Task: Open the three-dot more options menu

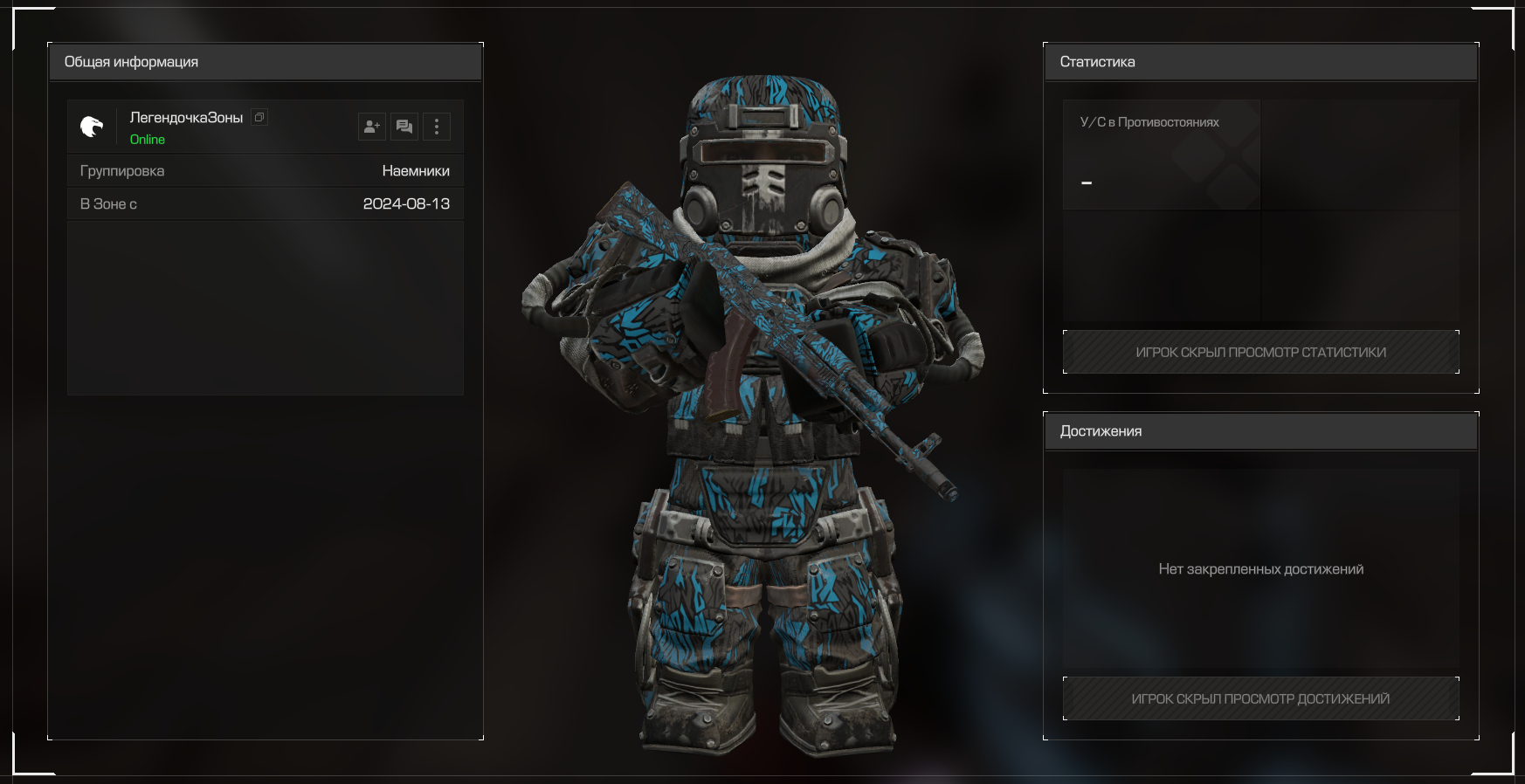Action: point(437,127)
